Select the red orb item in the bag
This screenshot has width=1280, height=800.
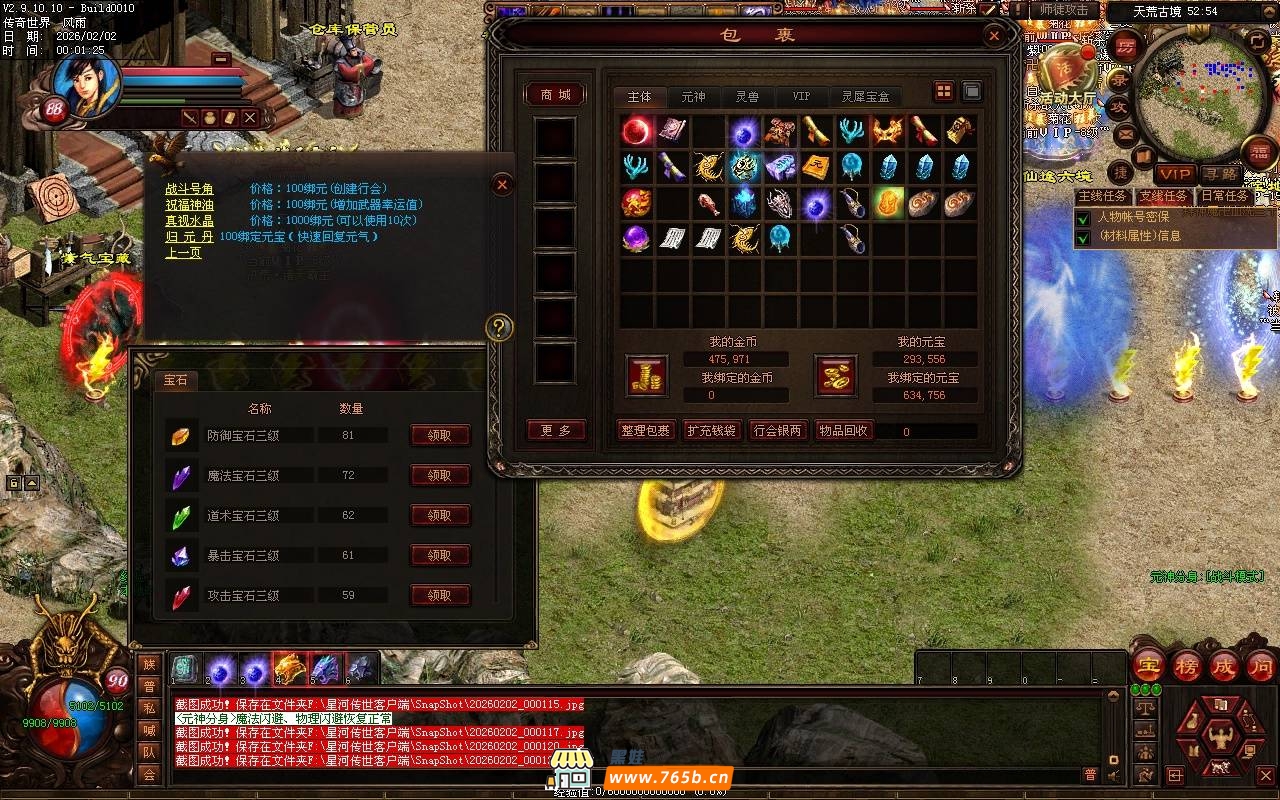tap(637, 131)
